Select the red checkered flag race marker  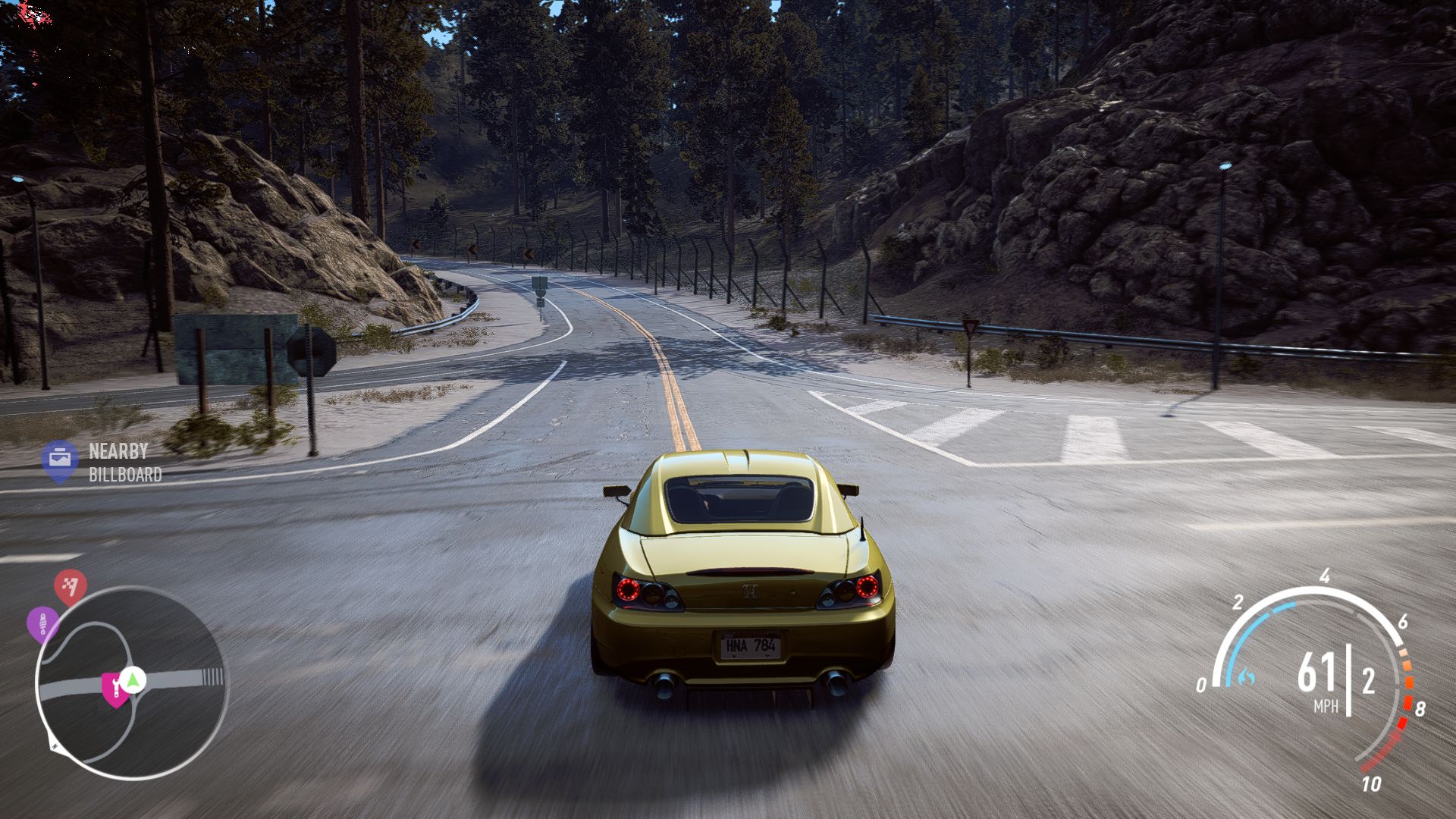pos(70,586)
